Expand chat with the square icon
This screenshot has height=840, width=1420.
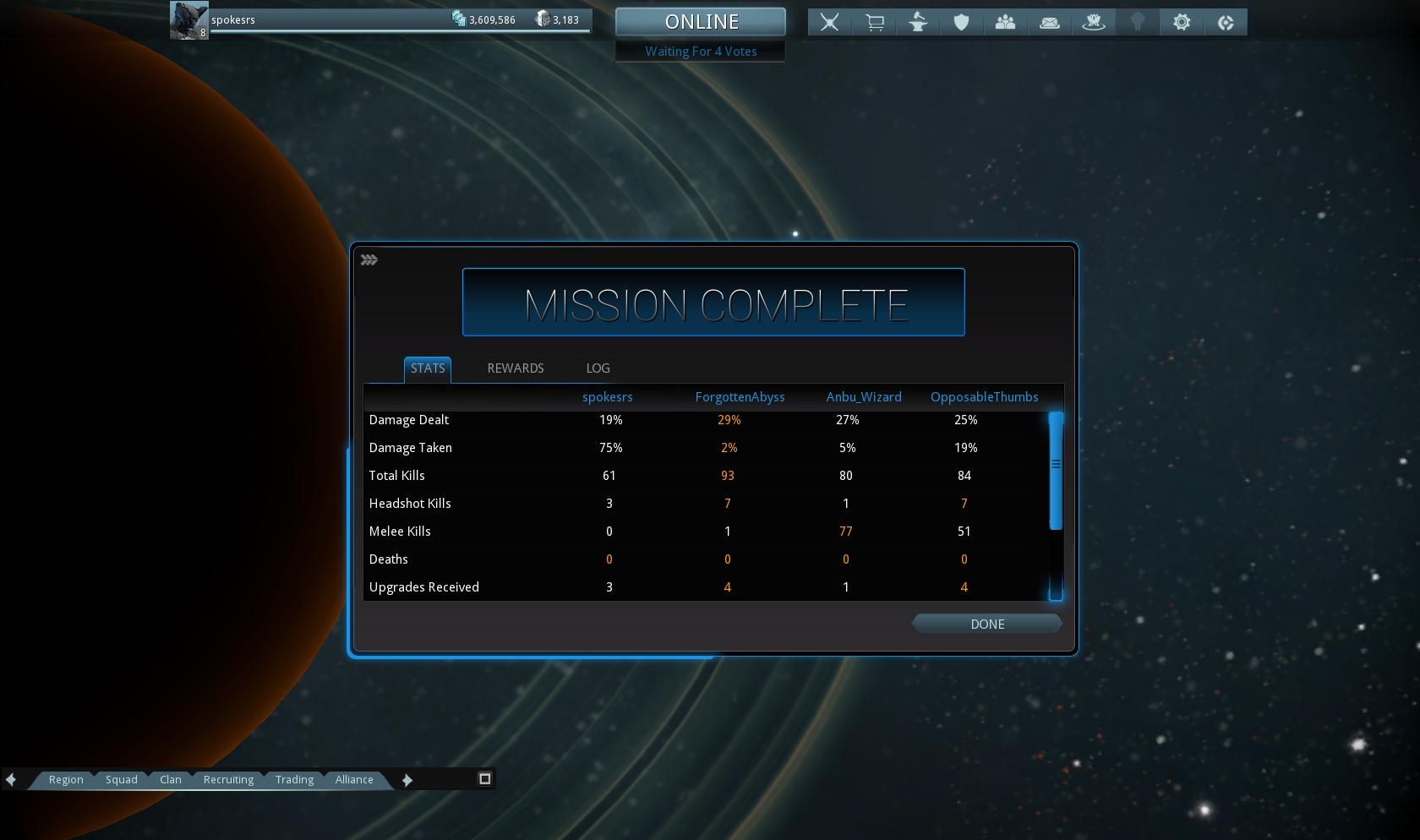485,779
